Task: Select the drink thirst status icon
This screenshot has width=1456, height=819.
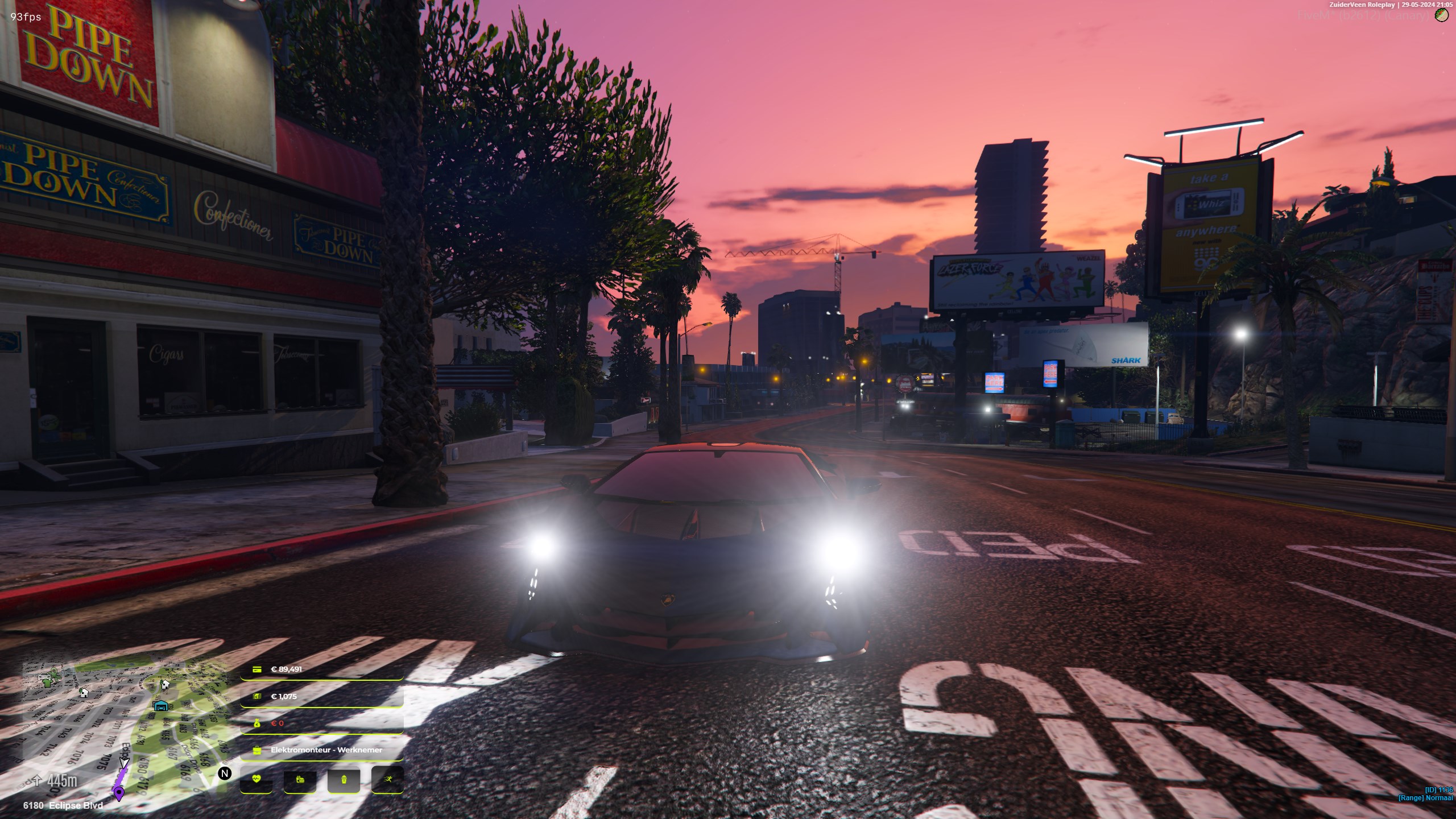Action: coord(344,780)
